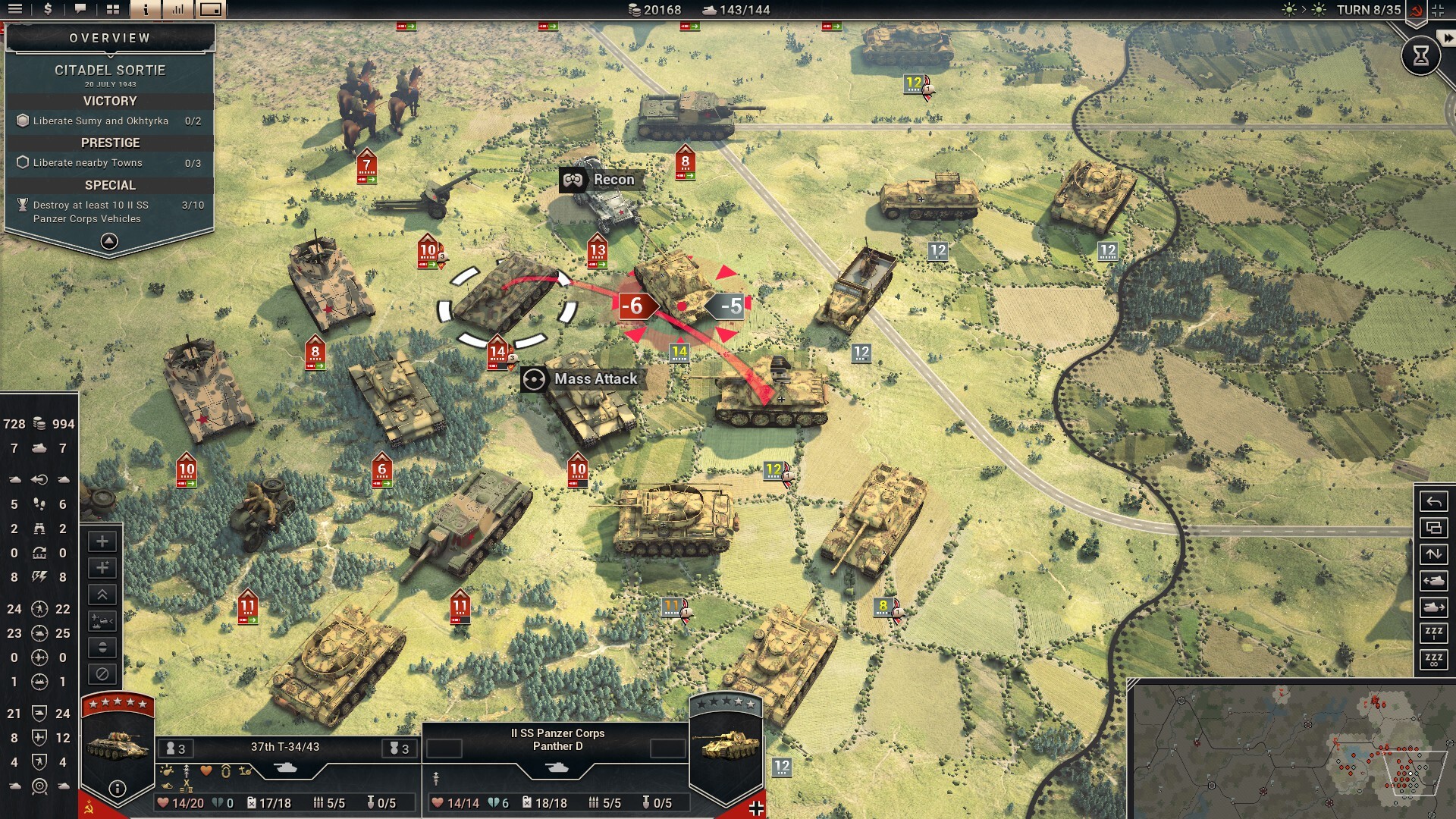
Task: Open the hamburger main menu
Action: point(15,9)
